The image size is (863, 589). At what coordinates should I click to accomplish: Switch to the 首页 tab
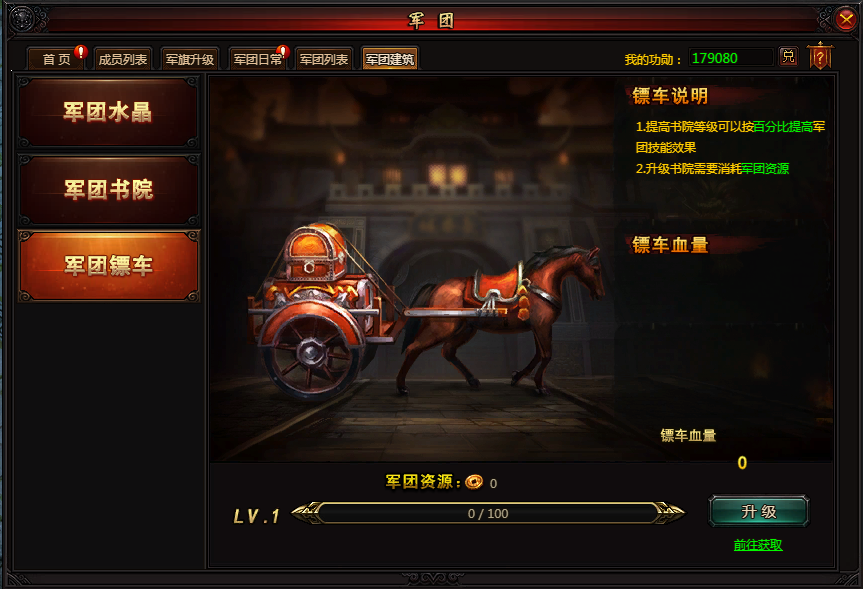point(57,59)
